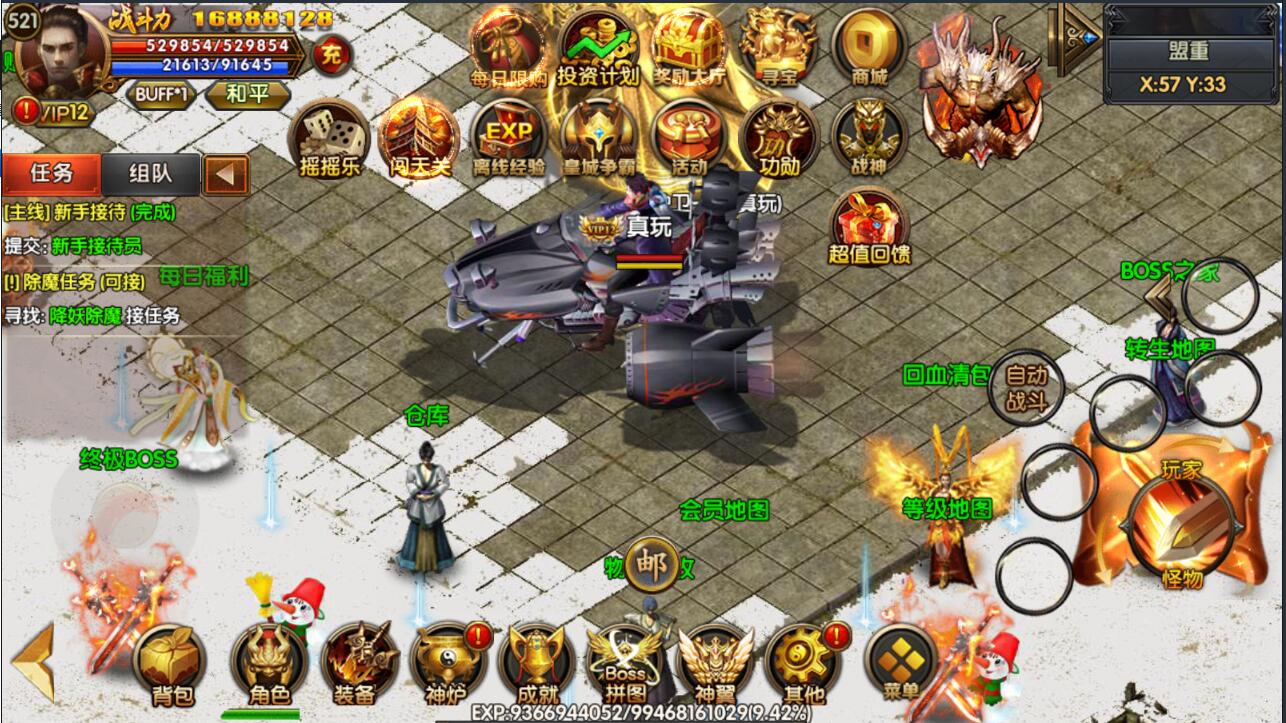Image resolution: width=1286 pixels, height=723 pixels.
Task: Open the 神翼 wings menu
Action: (x=715, y=662)
